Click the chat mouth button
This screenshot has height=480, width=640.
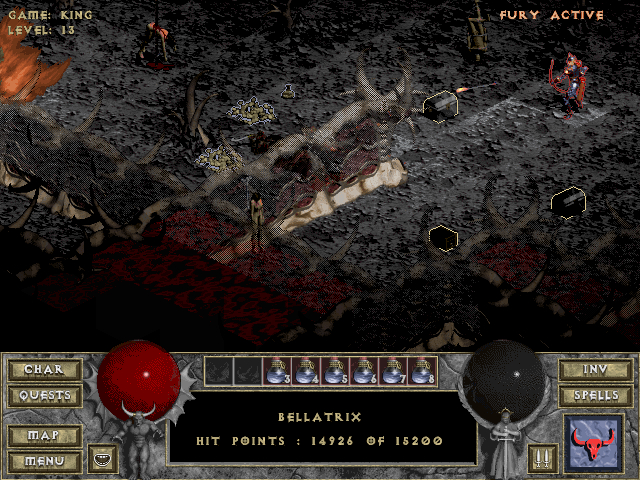click(x=103, y=458)
